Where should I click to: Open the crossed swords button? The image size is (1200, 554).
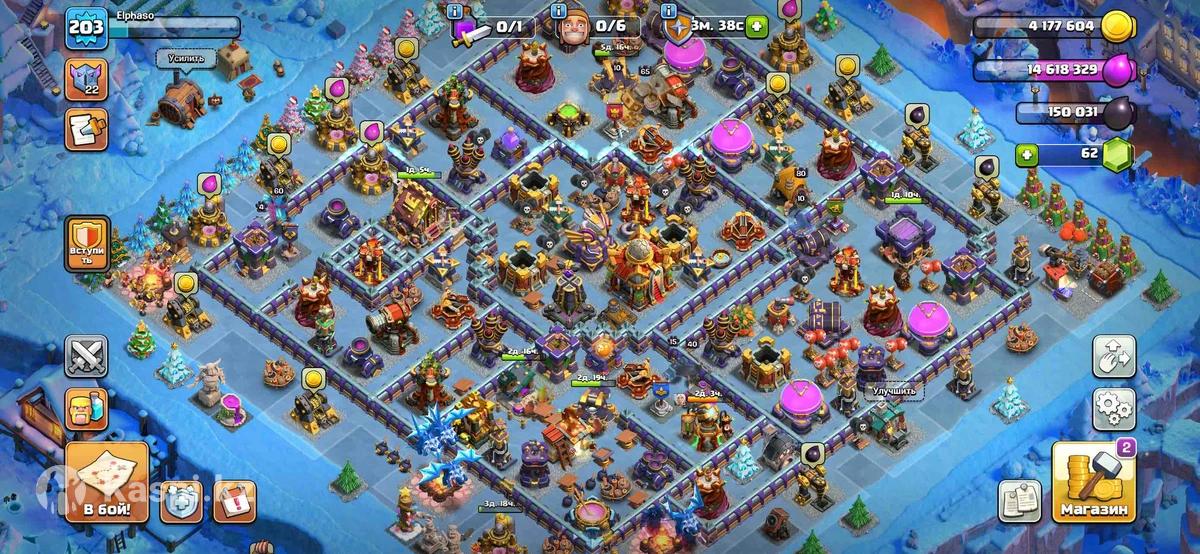(x=86, y=356)
